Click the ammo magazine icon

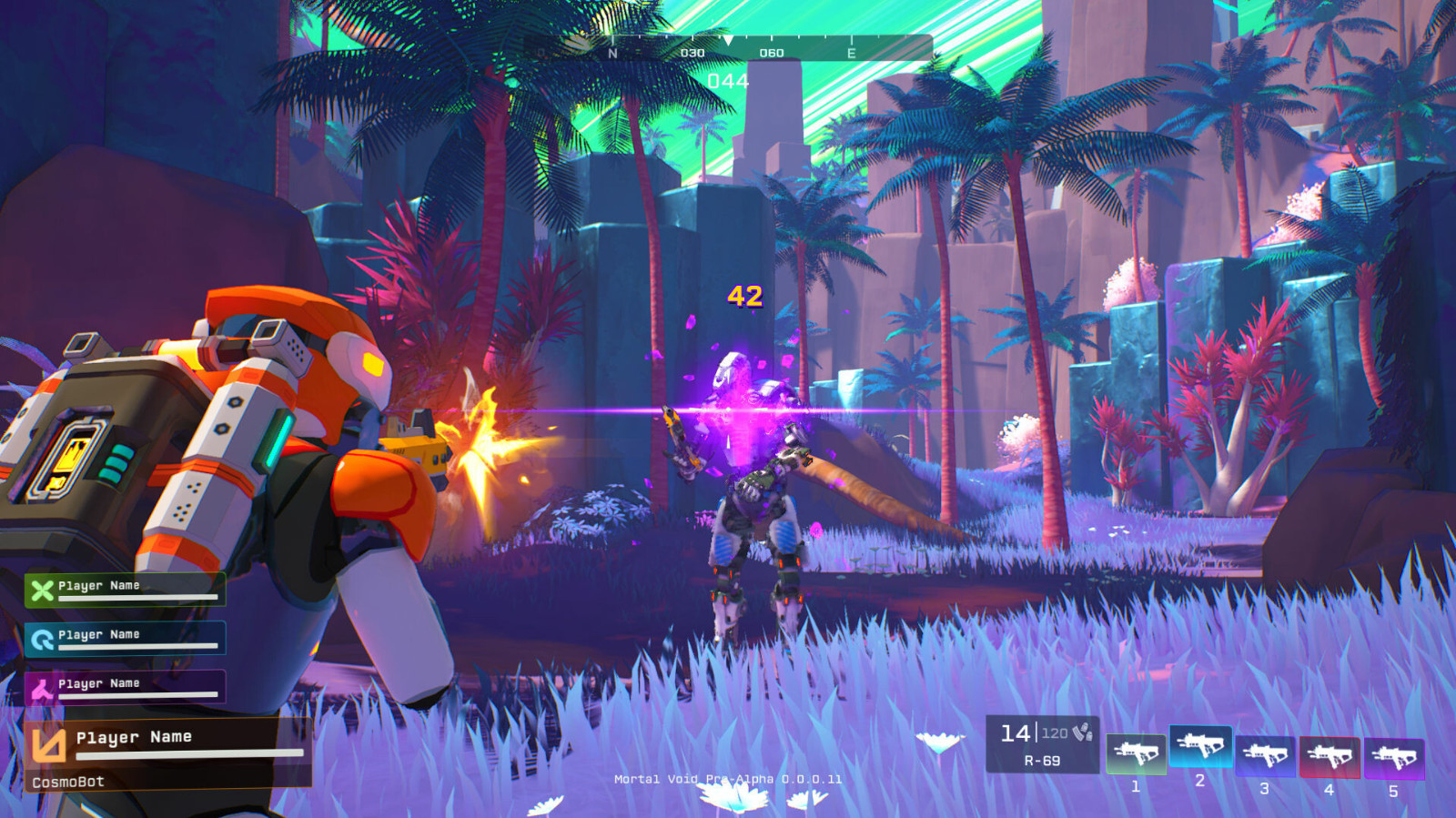point(1083,734)
